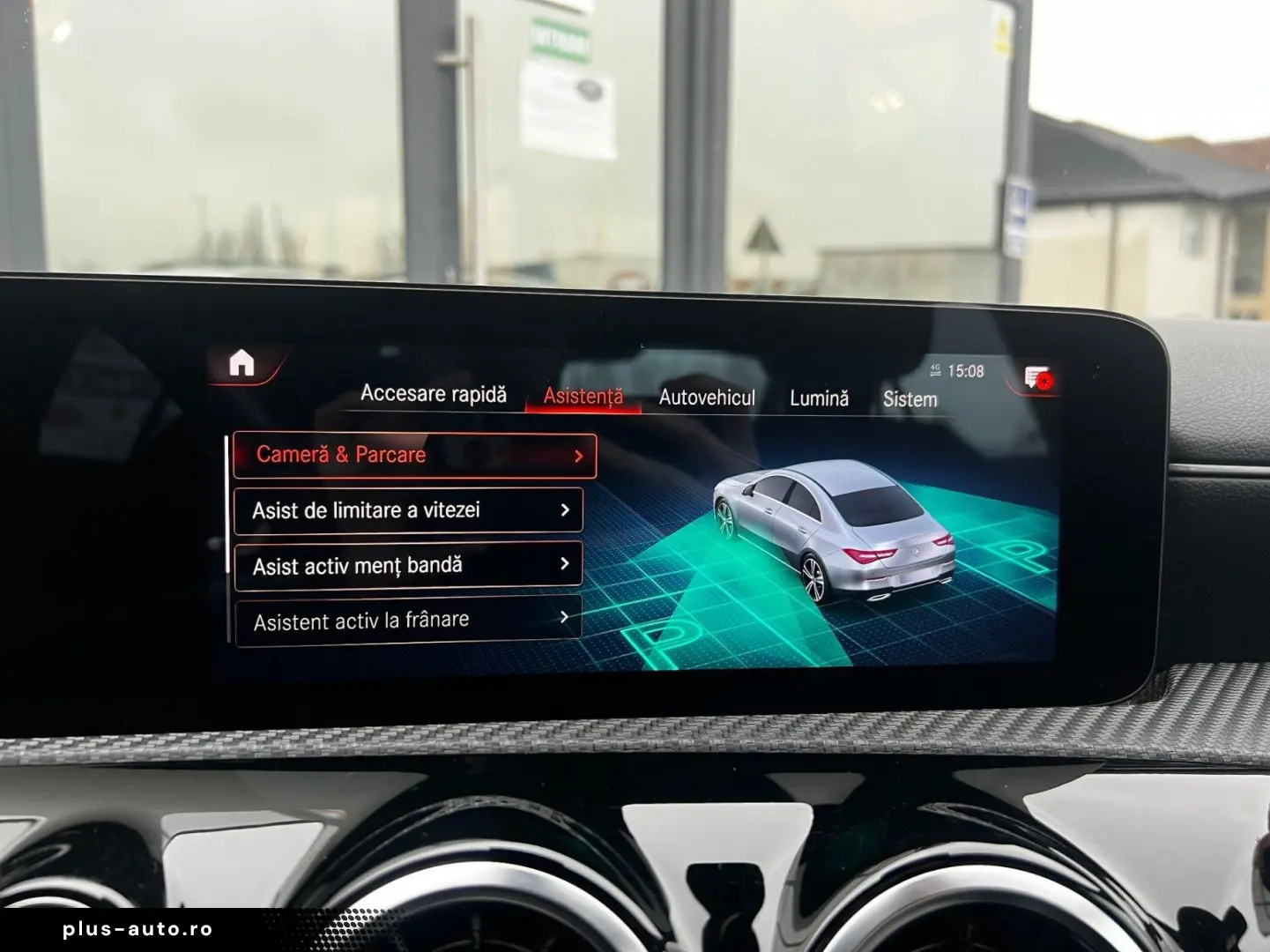Select the Sistem menu item
Viewport: 1270px width, 952px height.
(910, 399)
